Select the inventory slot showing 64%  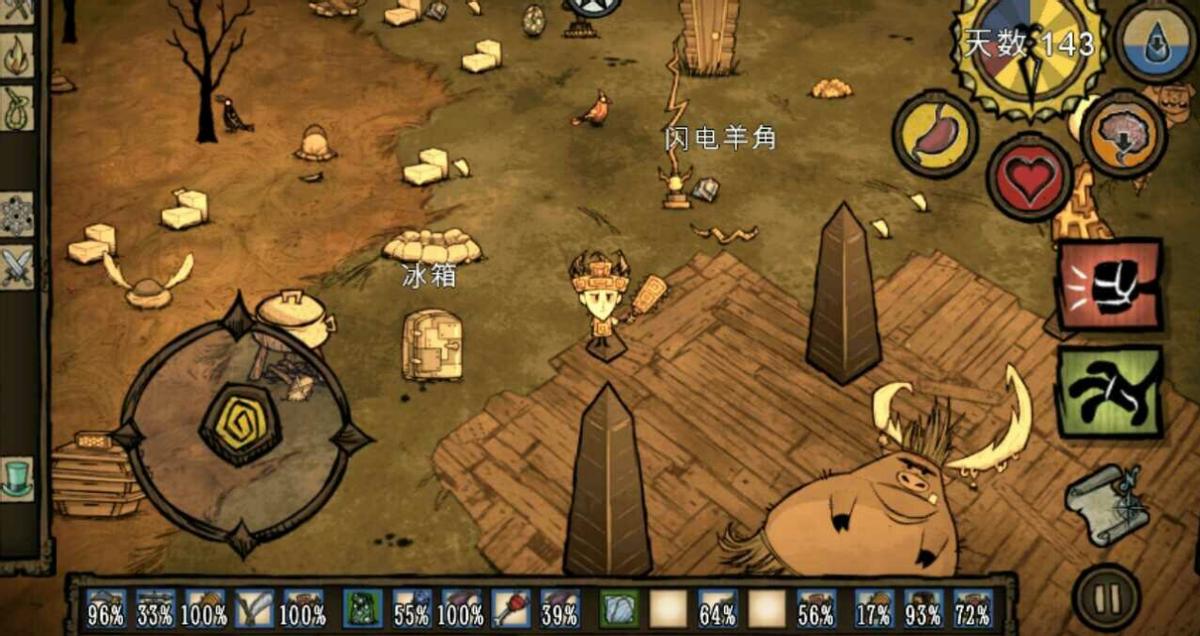pos(717,607)
